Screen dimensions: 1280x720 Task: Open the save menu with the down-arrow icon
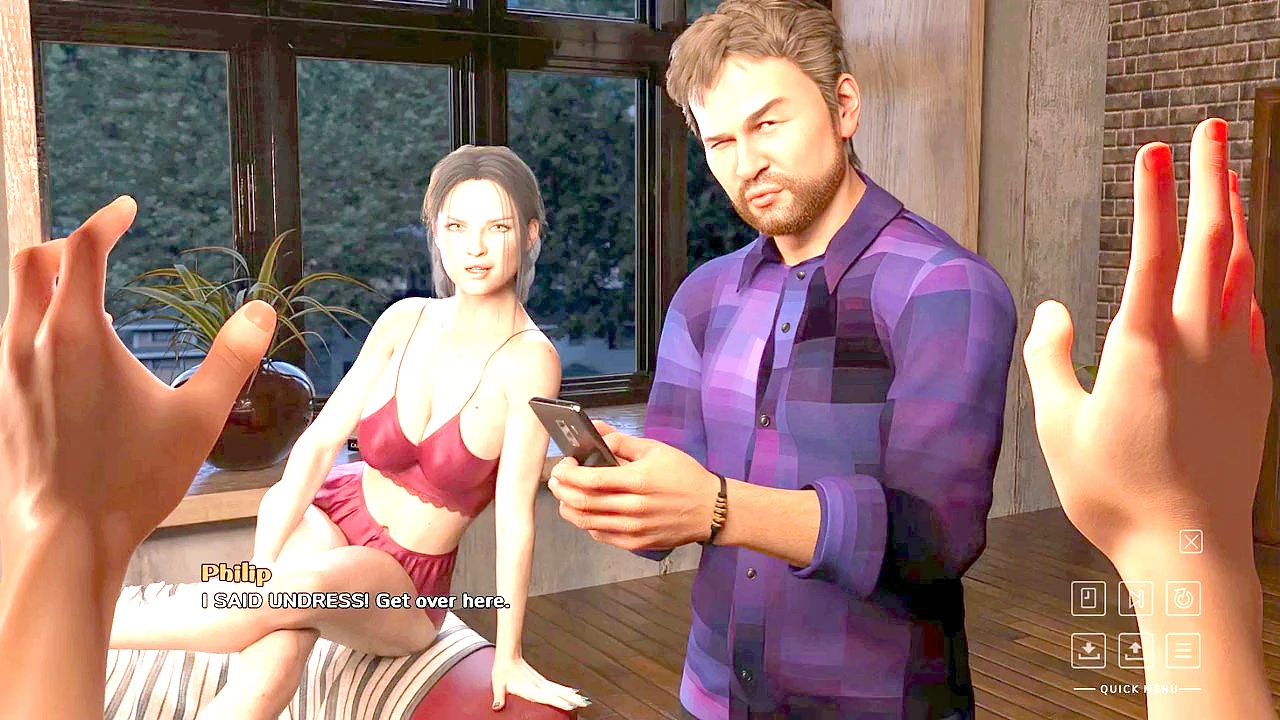click(1088, 650)
